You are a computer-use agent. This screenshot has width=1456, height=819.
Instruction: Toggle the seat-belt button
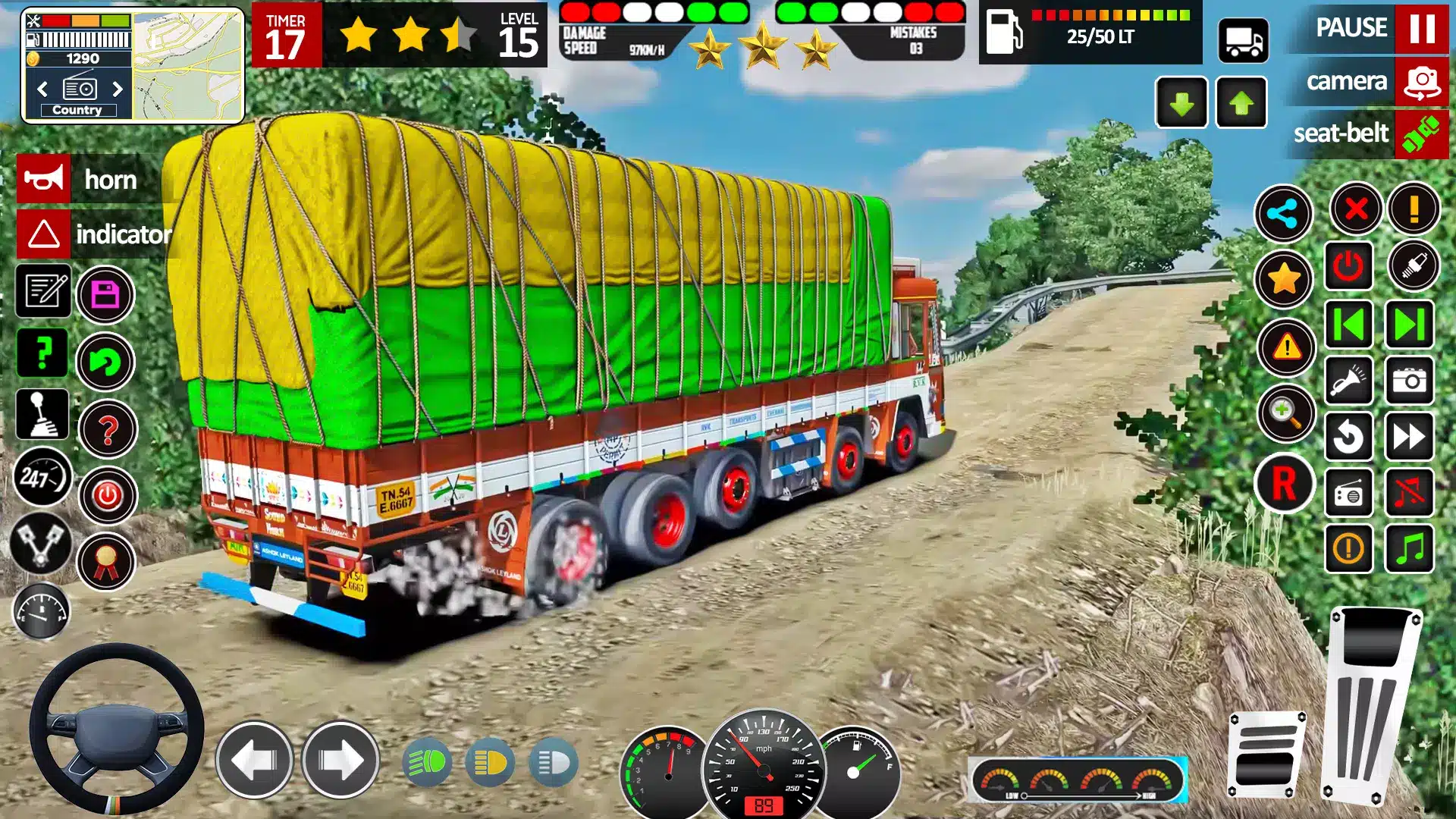(1420, 134)
